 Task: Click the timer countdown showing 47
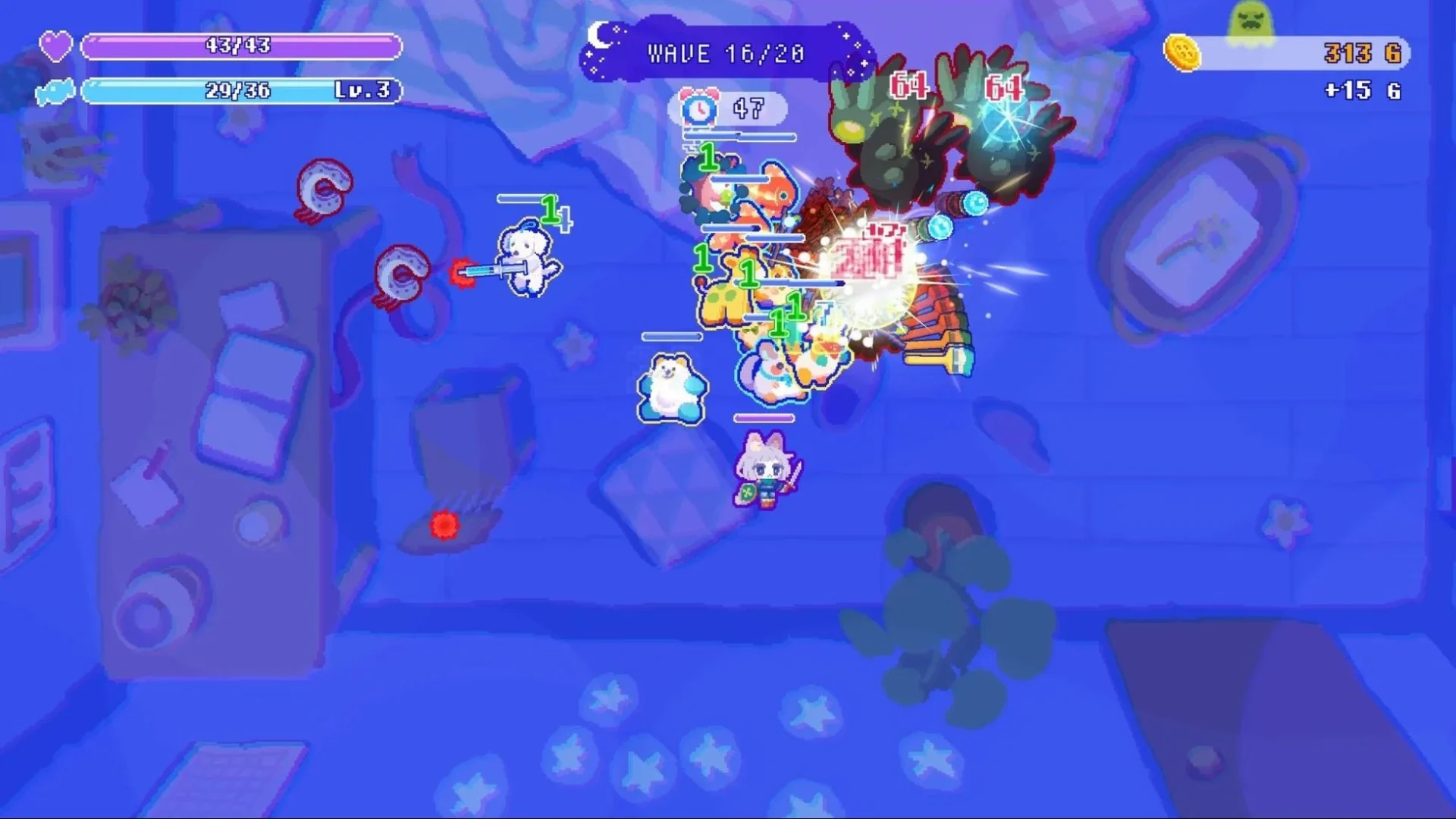751,106
